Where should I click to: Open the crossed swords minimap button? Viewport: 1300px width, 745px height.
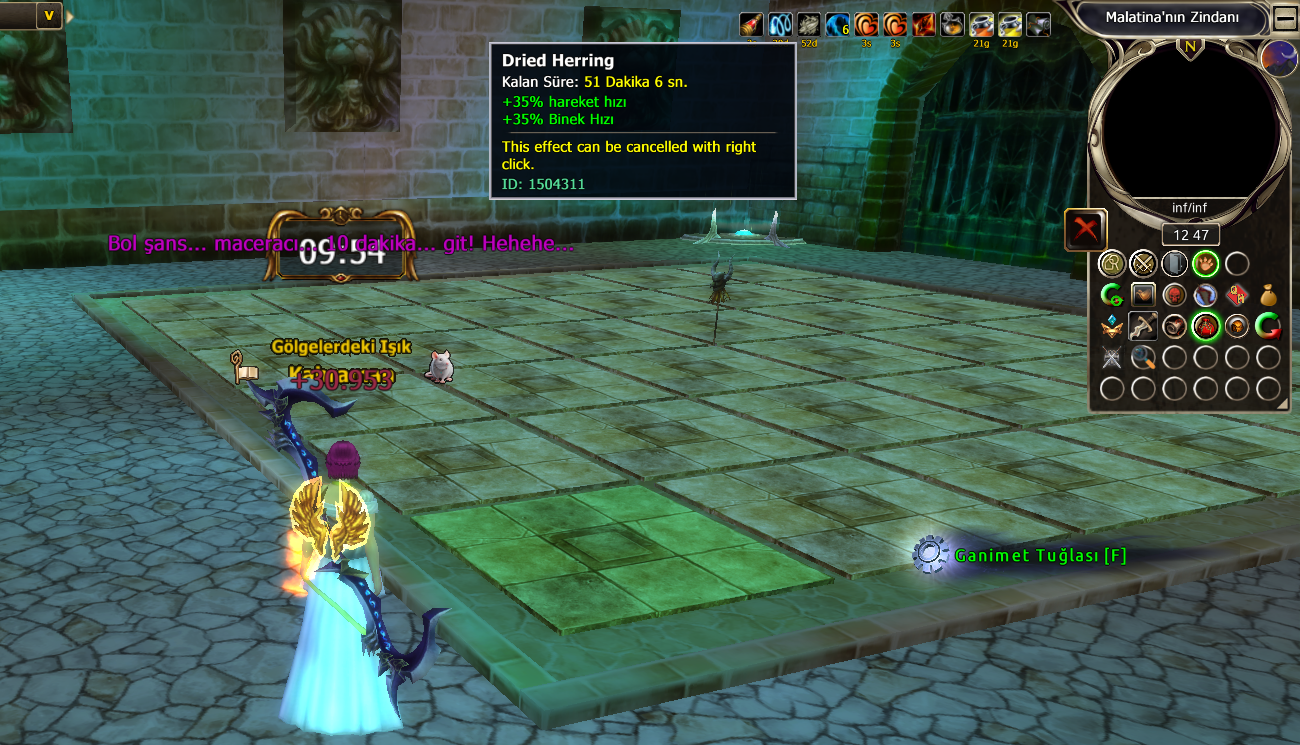(1142, 264)
